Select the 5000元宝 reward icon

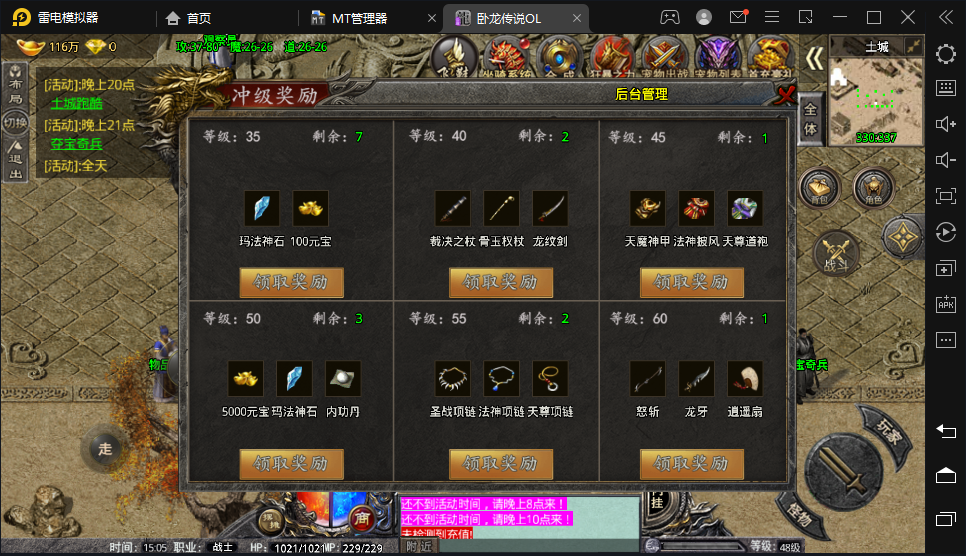pyautogui.click(x=246, y=378)
